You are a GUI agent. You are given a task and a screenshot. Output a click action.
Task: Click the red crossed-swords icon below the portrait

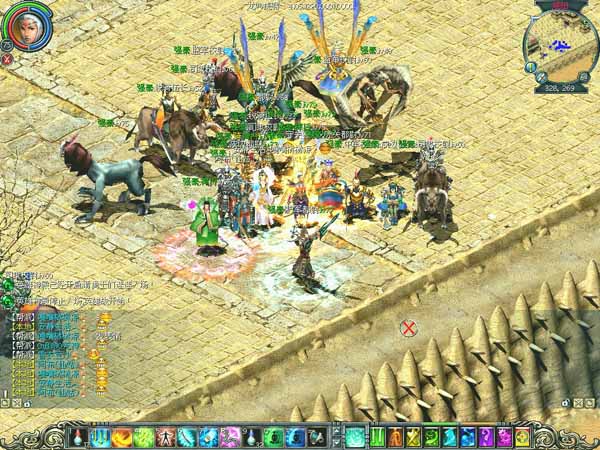pyautogui.click(x=8, y=59)
